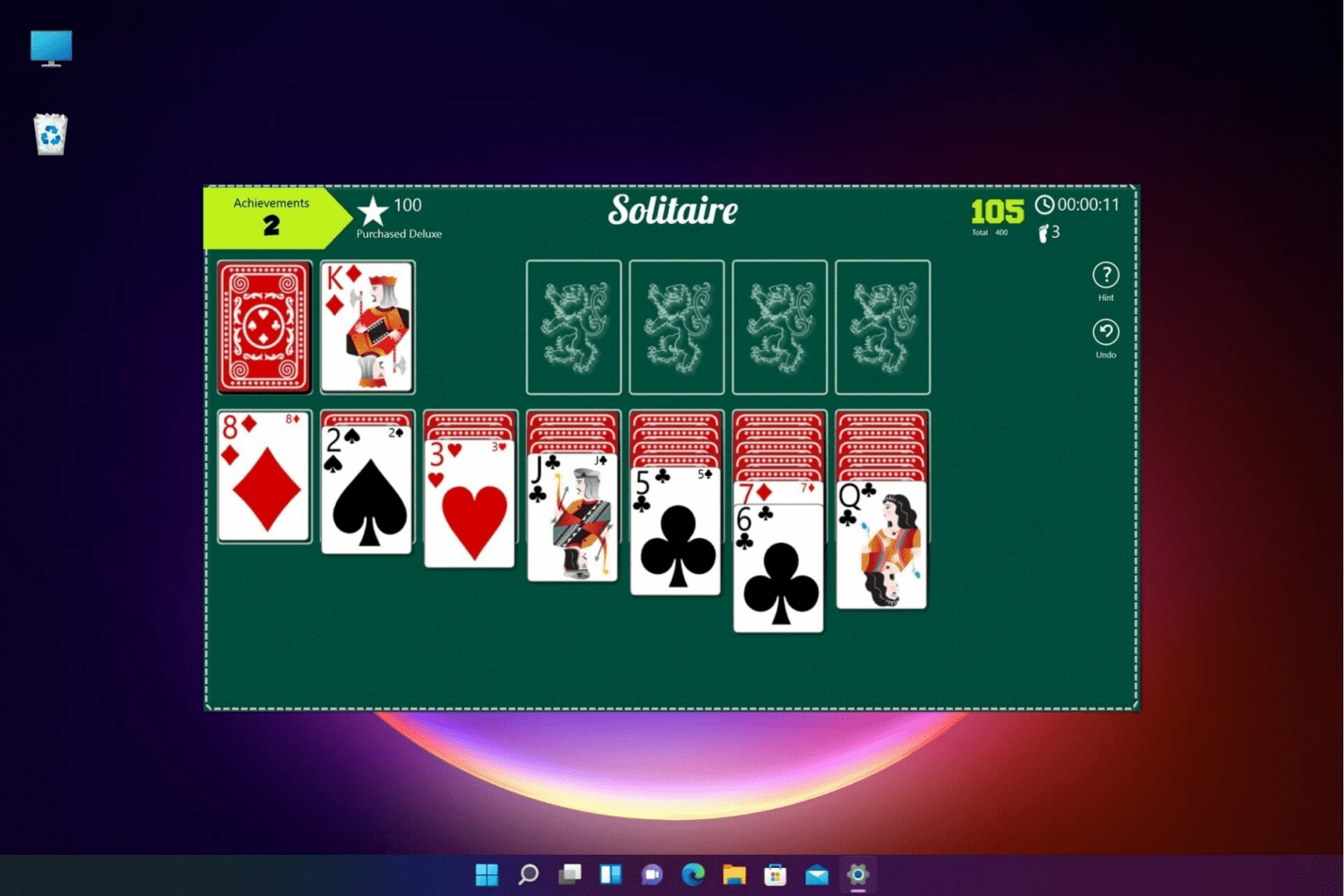Open the Achievements banner showing 2

[x=269, y=217]
